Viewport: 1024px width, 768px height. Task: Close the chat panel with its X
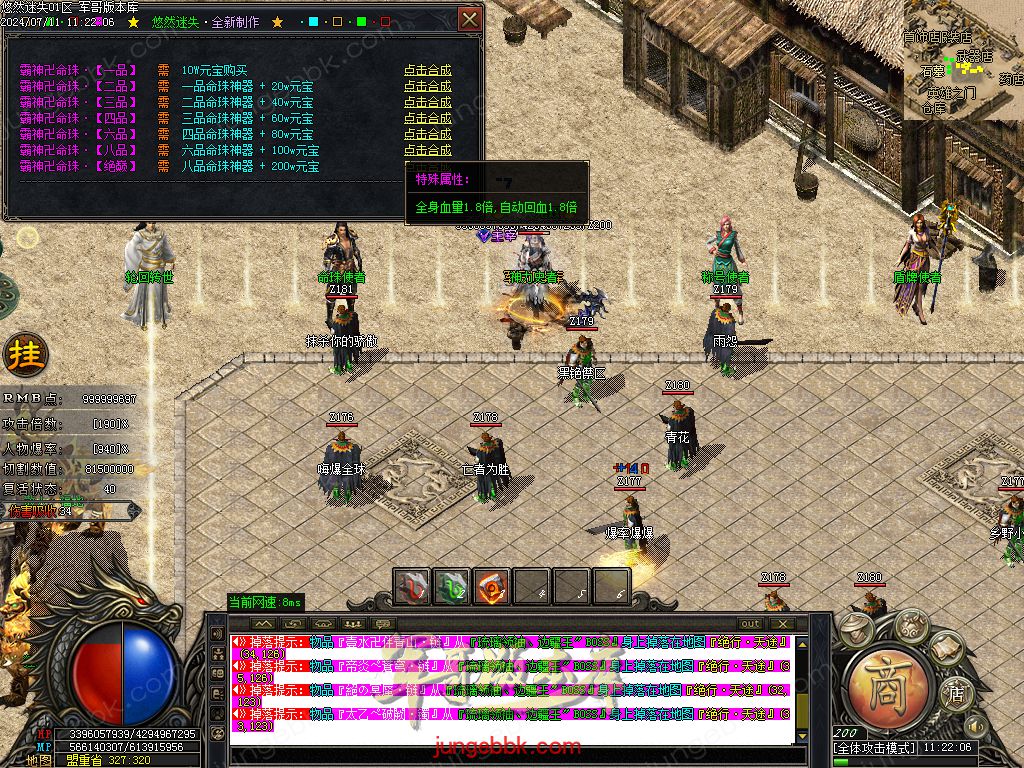pos(781,623)
